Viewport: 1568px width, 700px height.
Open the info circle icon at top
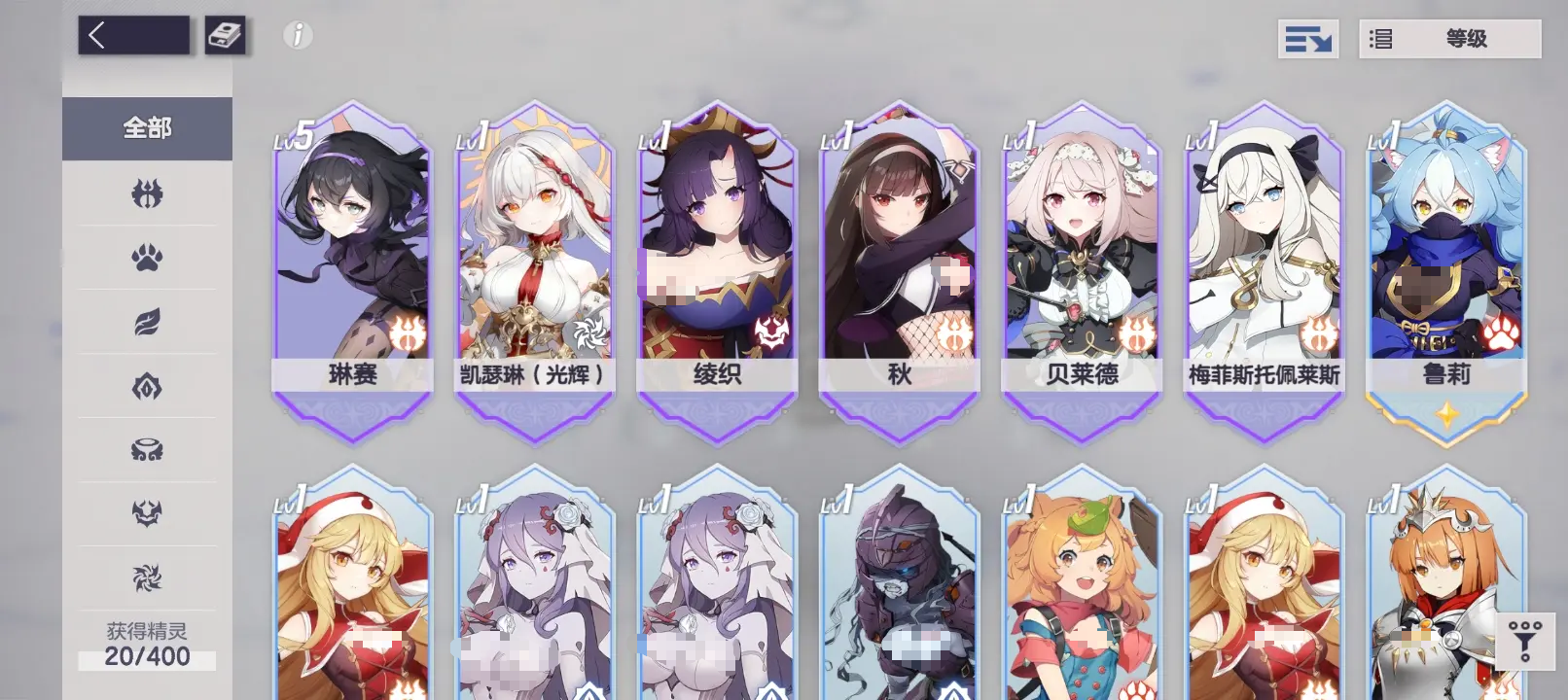[x=297, y=36]
